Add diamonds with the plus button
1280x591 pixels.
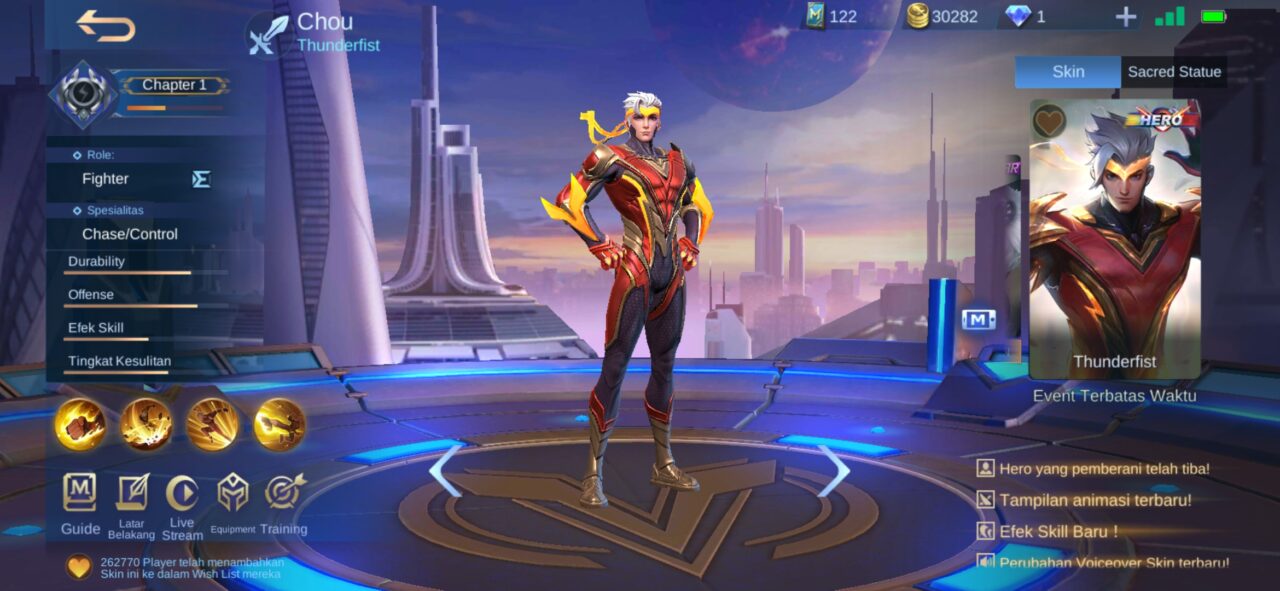click(x=1126, y=17)
